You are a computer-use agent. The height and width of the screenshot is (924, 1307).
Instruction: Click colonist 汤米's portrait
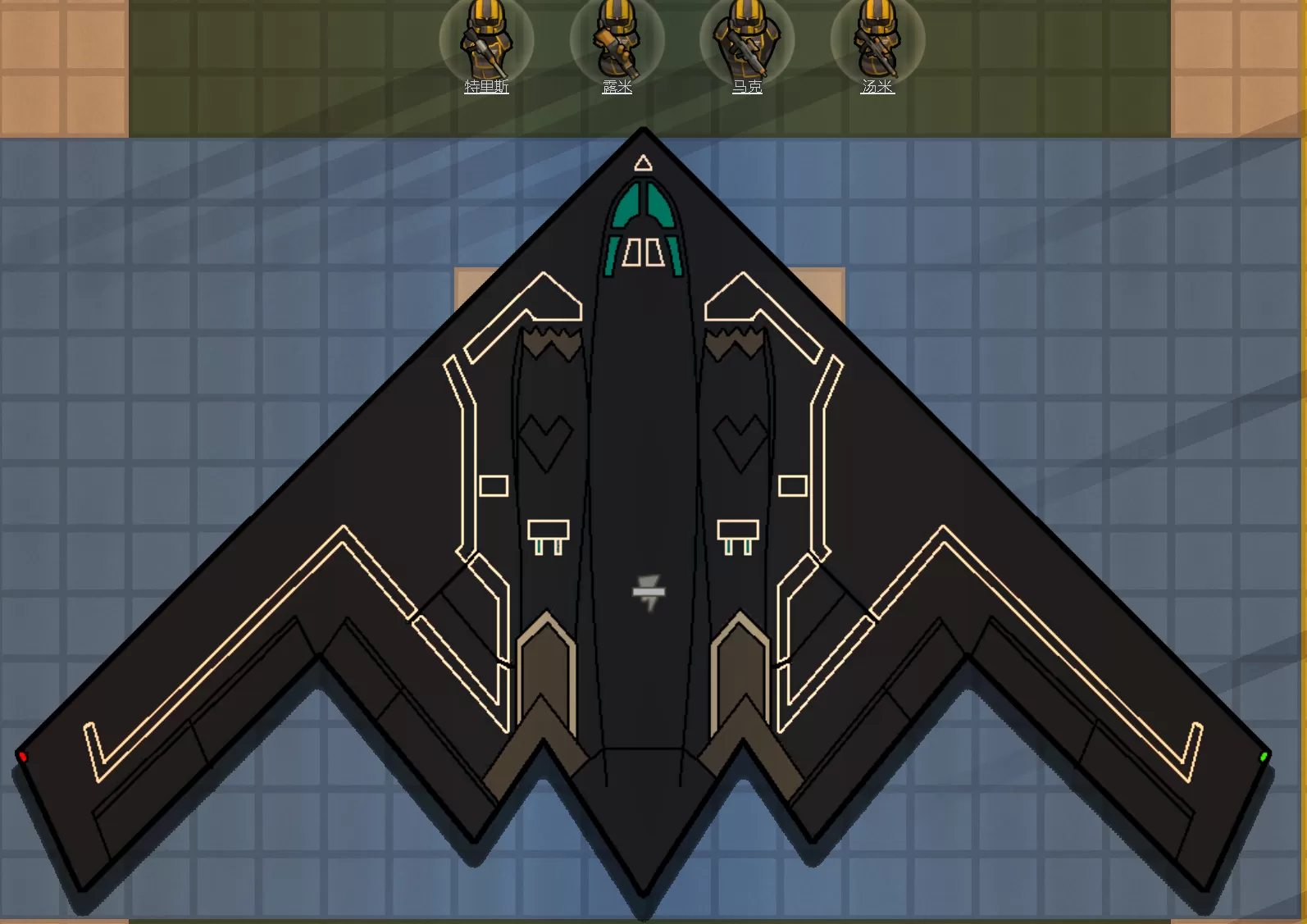[877, 39]
